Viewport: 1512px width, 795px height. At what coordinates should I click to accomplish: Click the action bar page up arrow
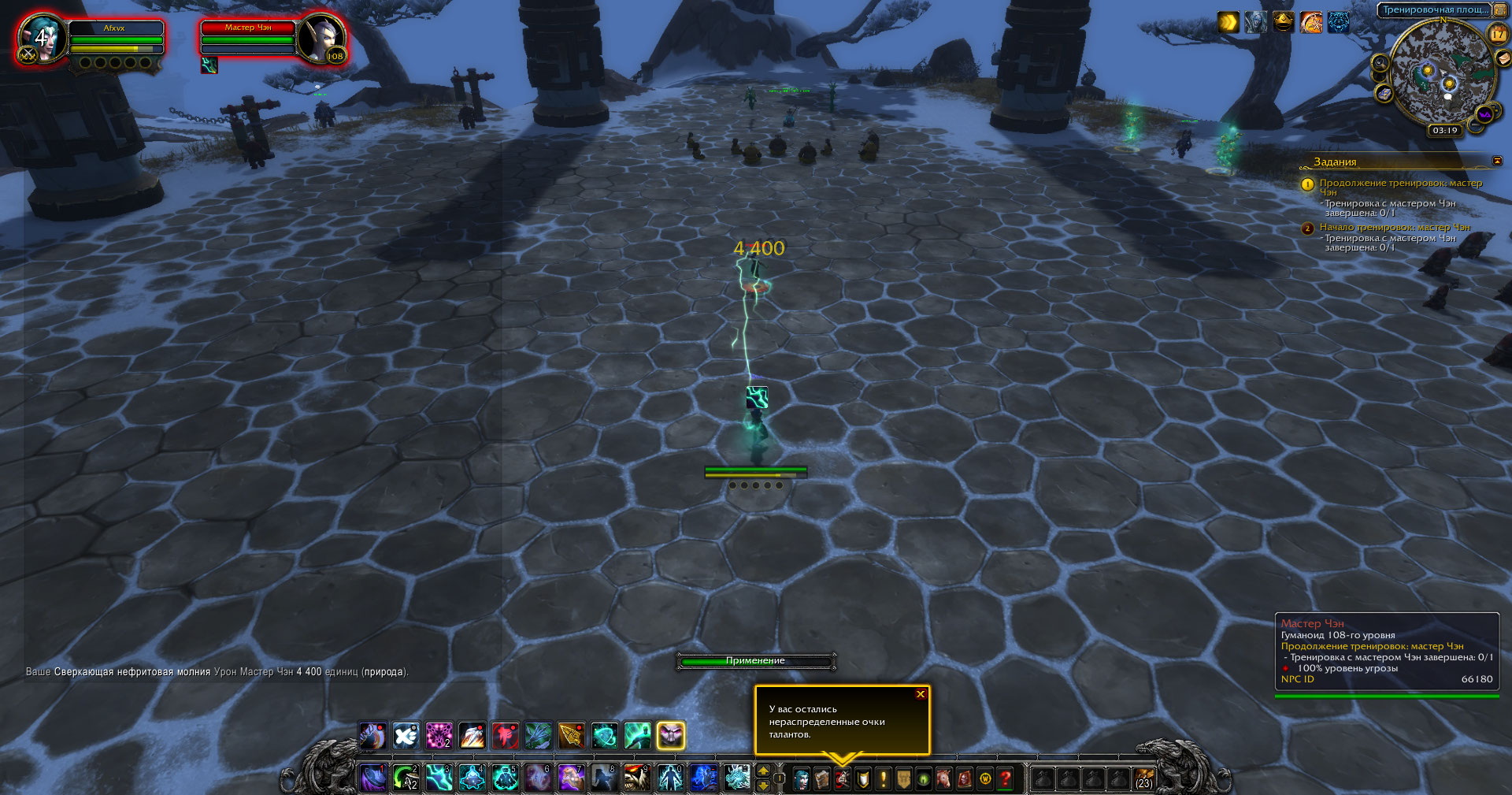(x=762, y=771)
